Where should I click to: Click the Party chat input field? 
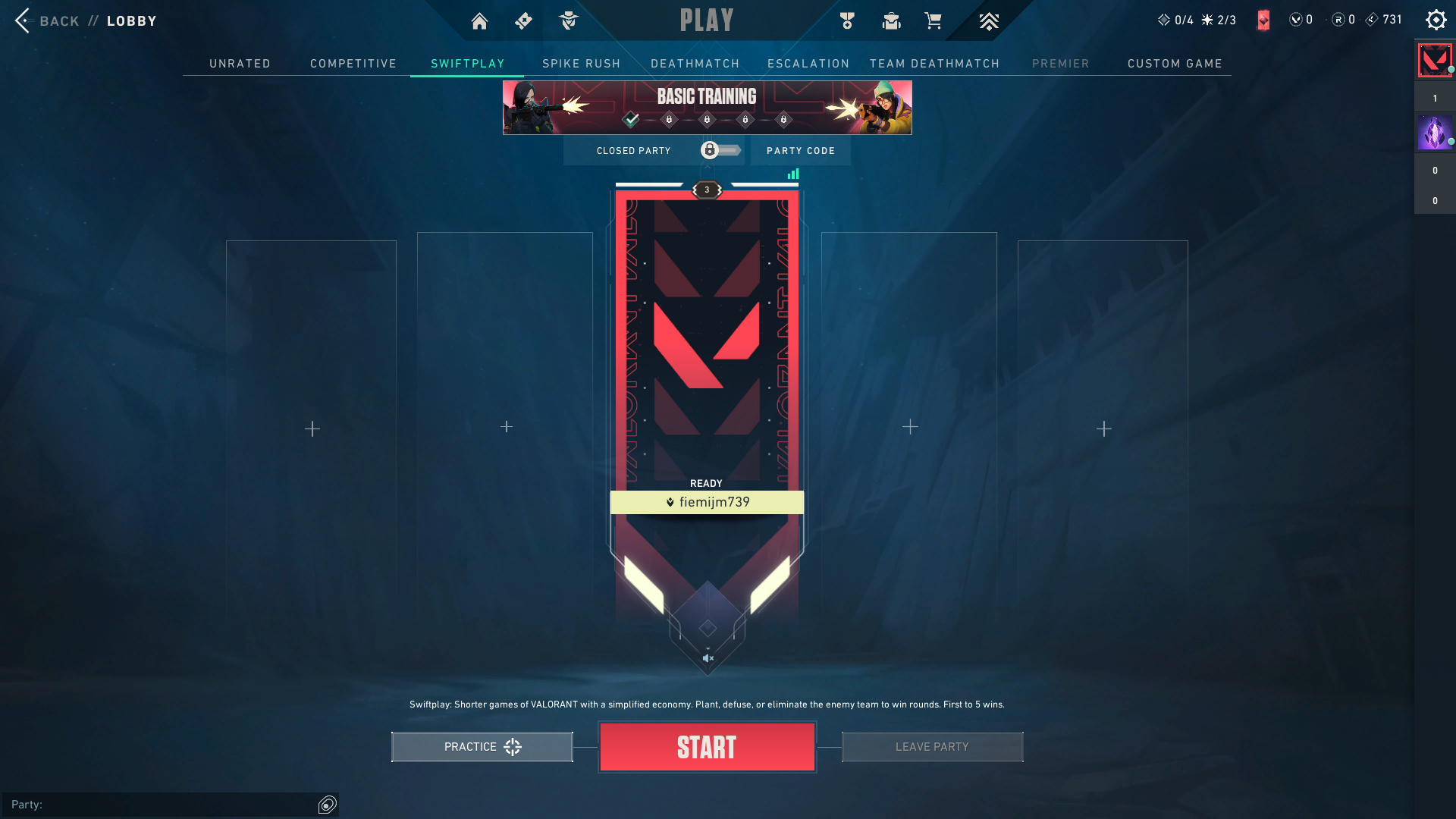pyautogui.click(x=163, y=805)
